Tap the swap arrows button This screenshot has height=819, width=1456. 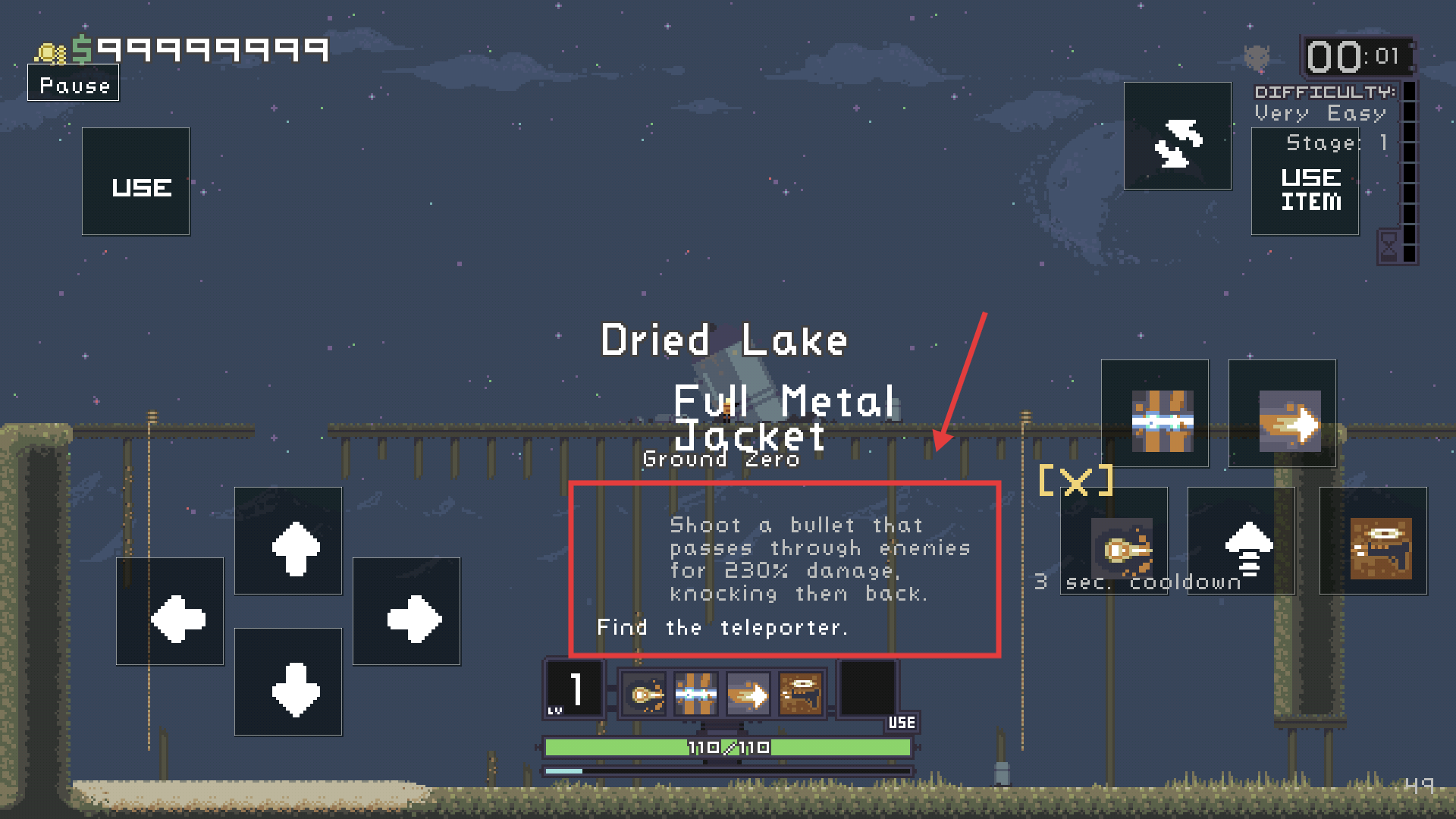pyautogui.click(x=1178, y=136)
